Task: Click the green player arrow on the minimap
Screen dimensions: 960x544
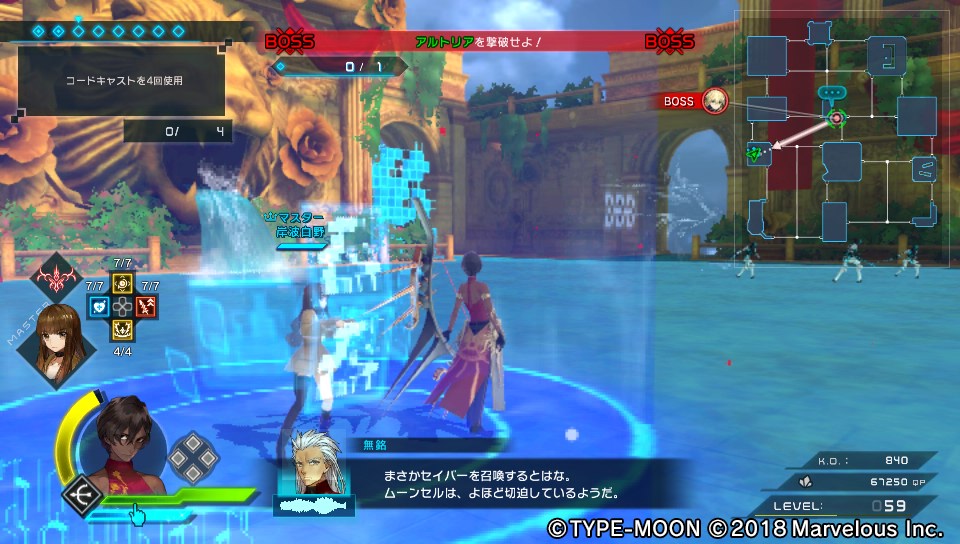Action: [x=757, y=154]
